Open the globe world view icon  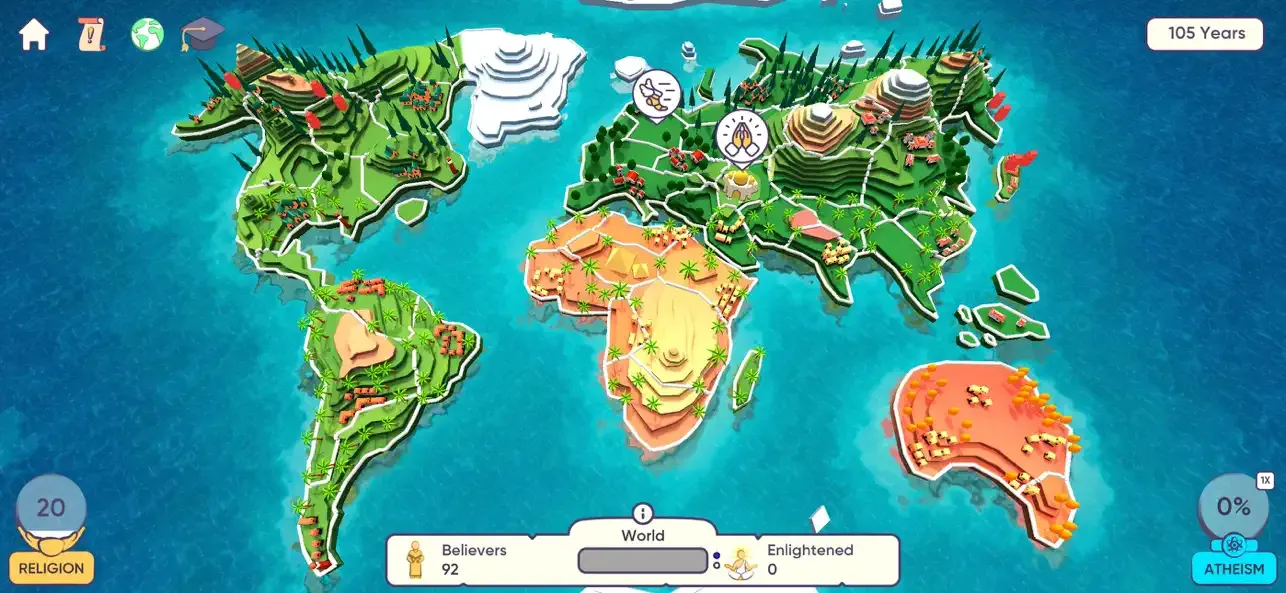(x=147, y=35)
